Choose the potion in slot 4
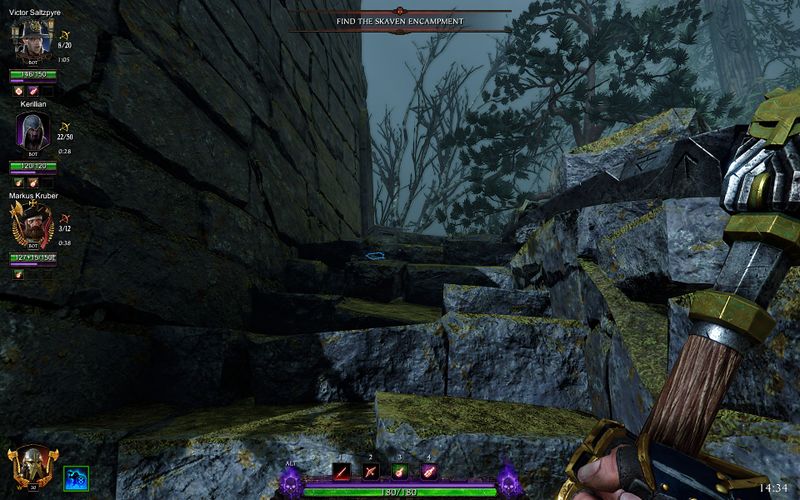 tap(428, 471)
